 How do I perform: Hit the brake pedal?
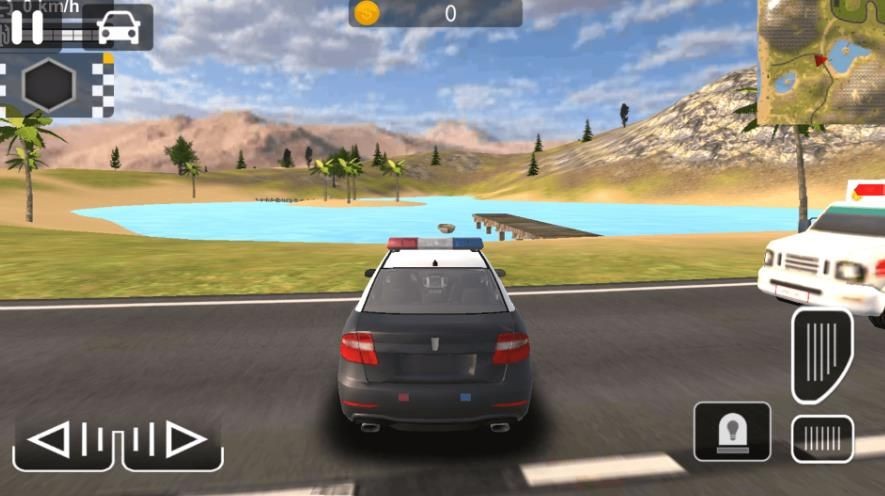click(x=822, y=438)
